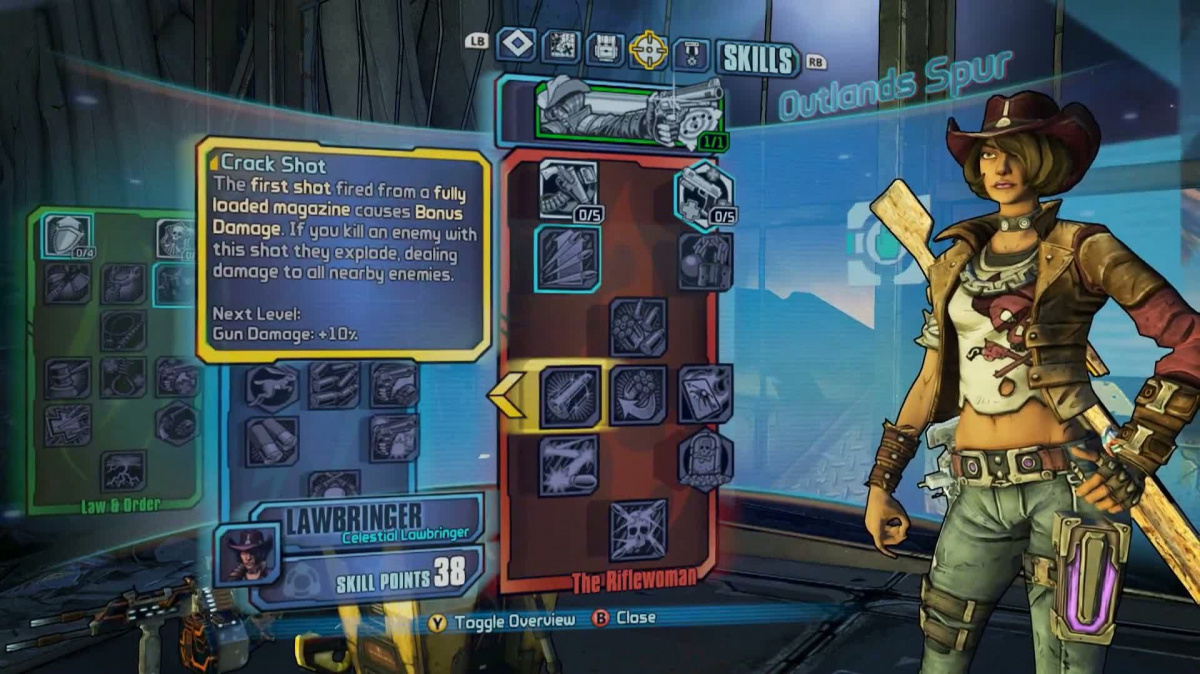Select the crosshair skills tab
Viewport: 1200px width, 674px height.
tap(648, 50)
